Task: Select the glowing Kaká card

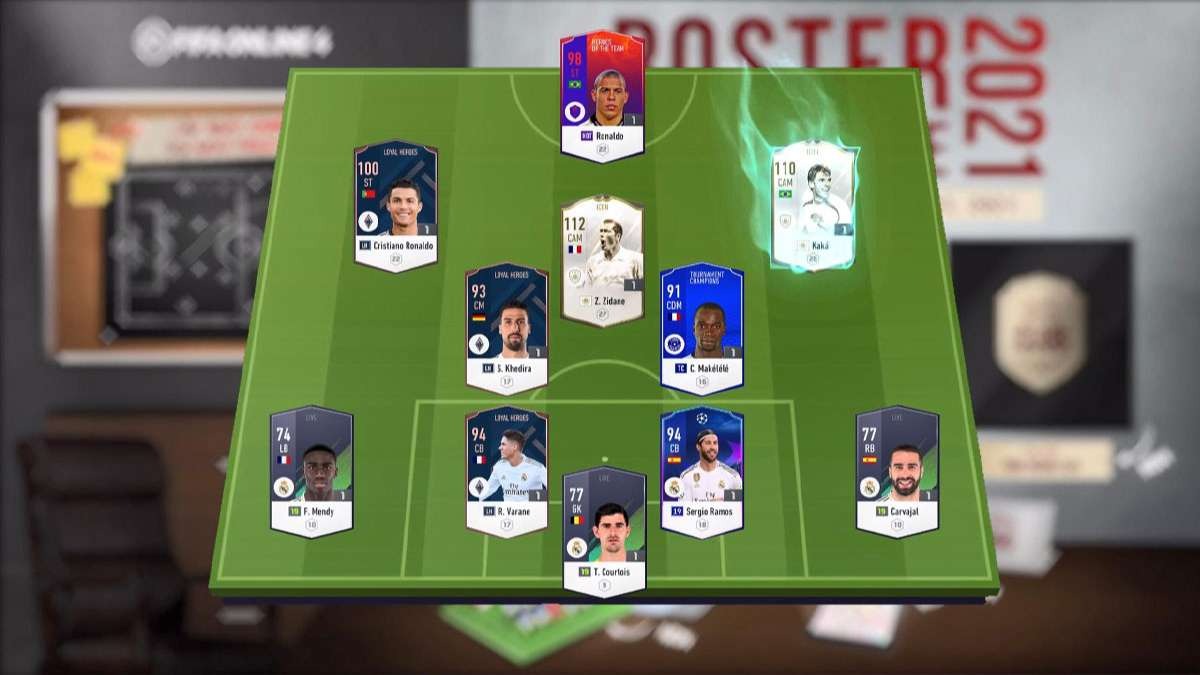Action: [x=815, y=207]
